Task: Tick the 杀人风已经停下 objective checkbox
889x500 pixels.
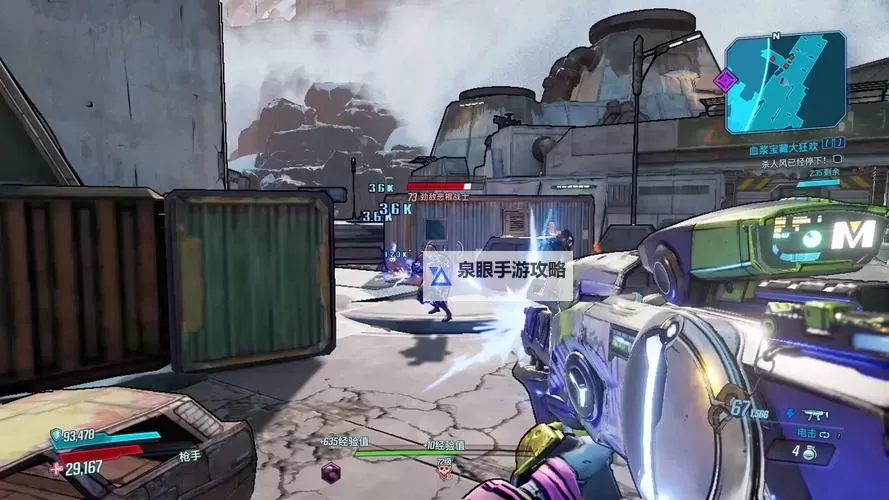Action: [x=838, y=158]
